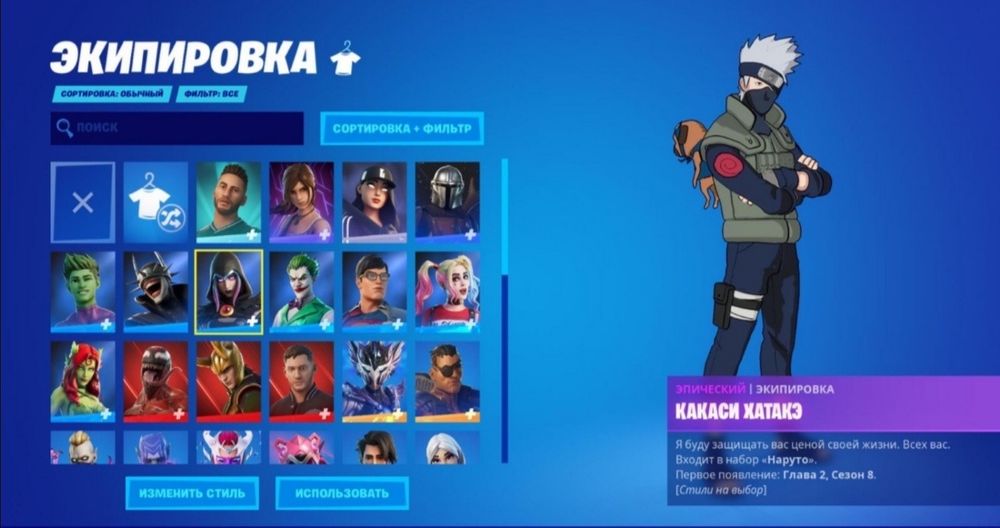The height and width of the screenshot is (528, 1000).
Task: Pick the woman in black cap skin
Action: click(x=374, y=202)
